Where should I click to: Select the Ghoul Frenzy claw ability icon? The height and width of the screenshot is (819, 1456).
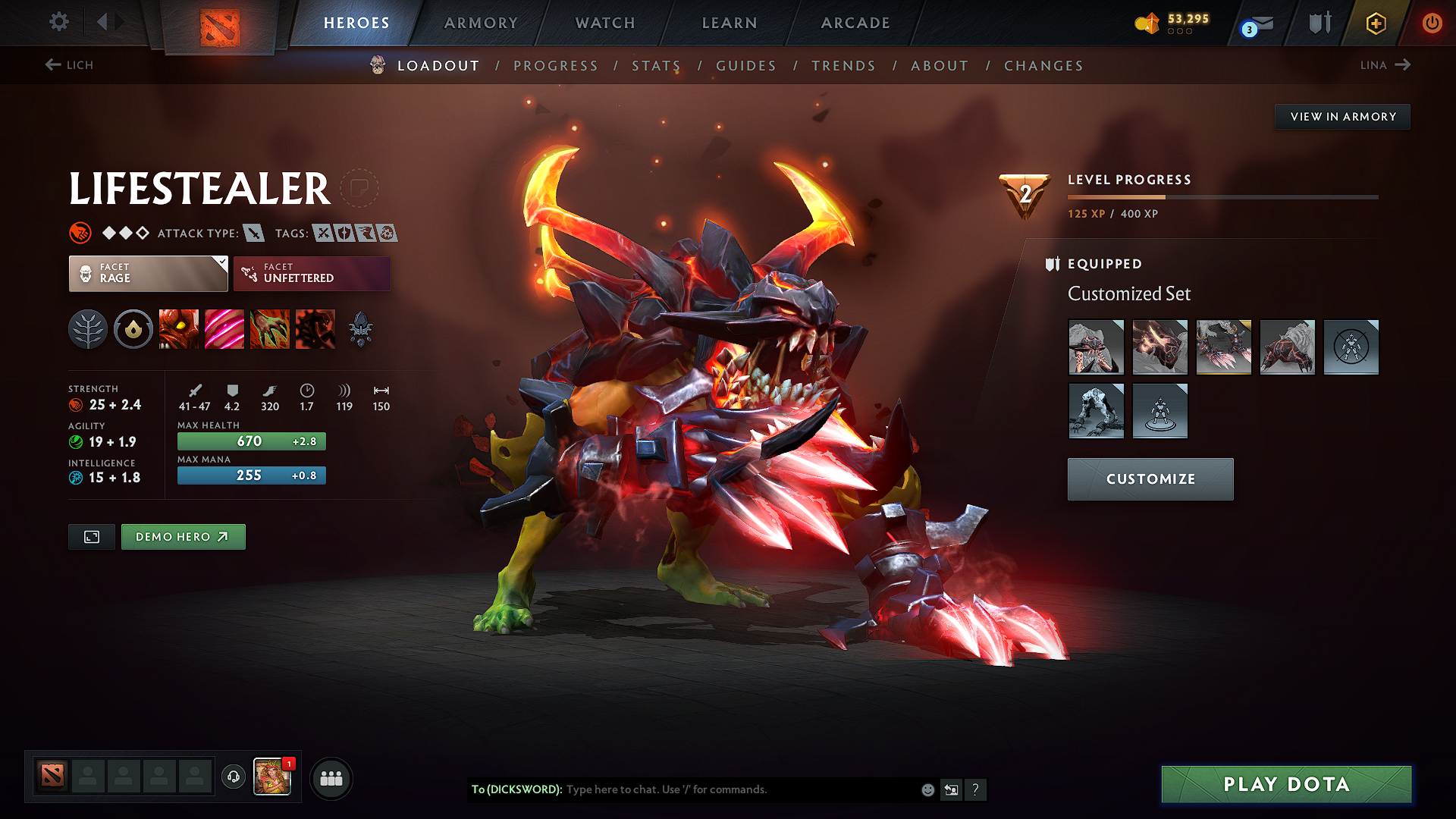pos(270,328)
